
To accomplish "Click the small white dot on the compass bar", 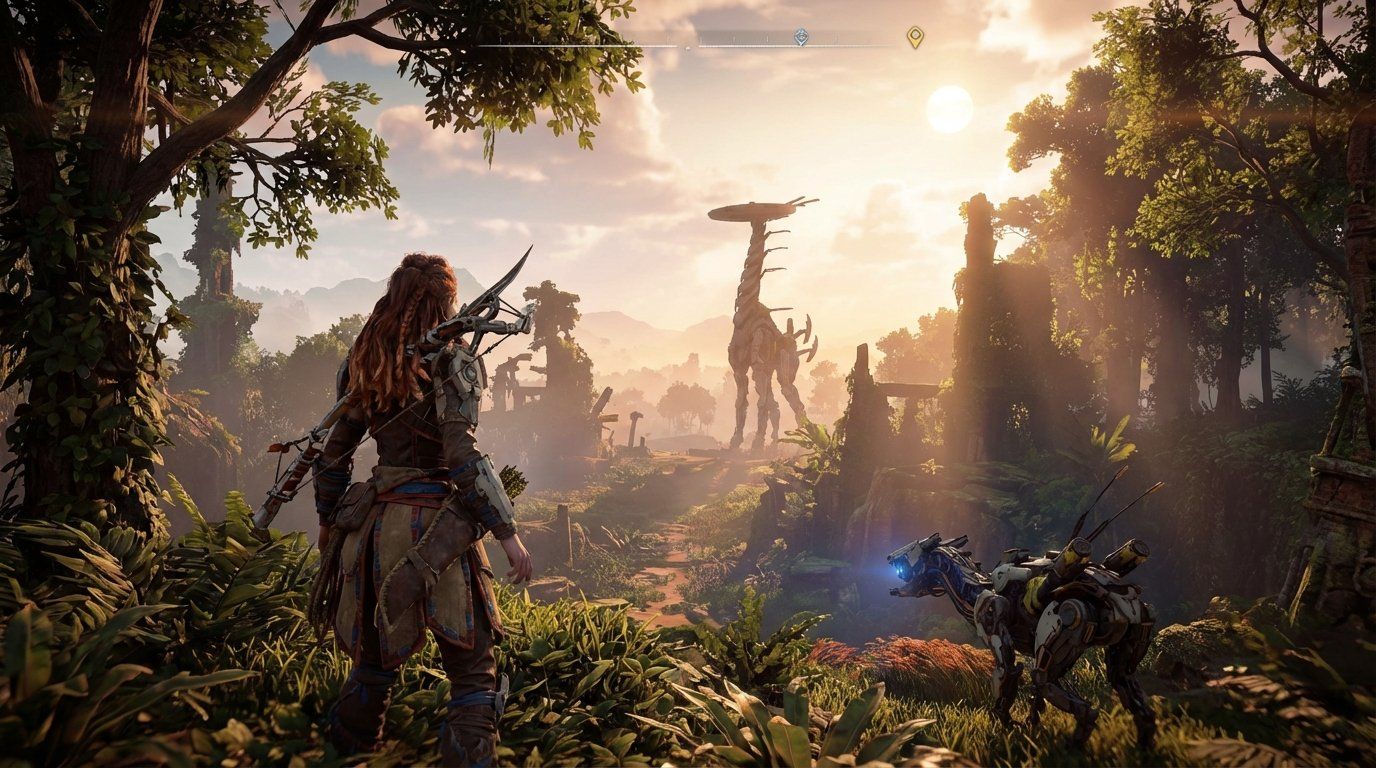I will pyautogui.click(x=687, y=48).
